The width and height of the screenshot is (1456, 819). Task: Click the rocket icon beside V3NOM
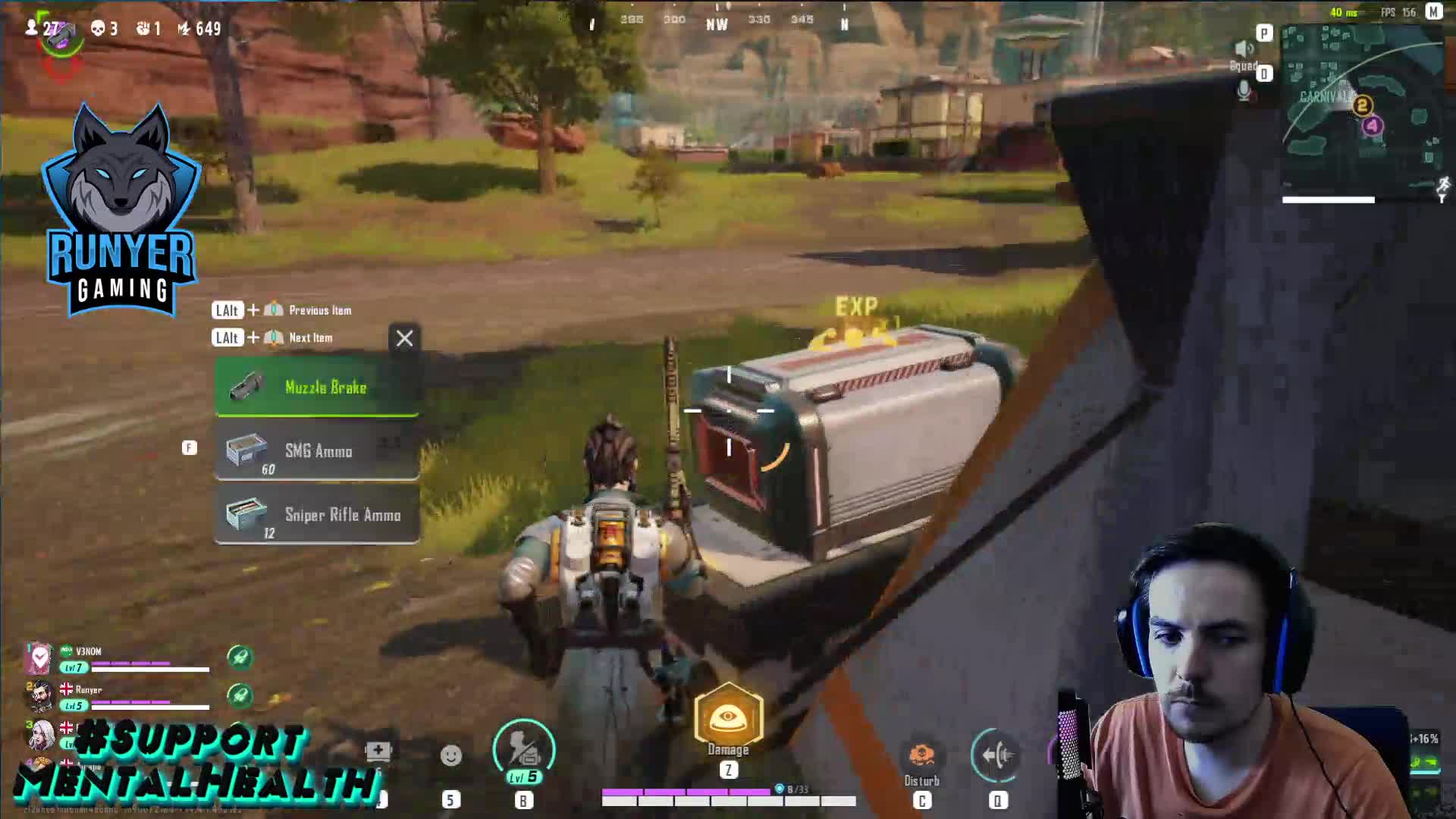(x=240, y=657)
